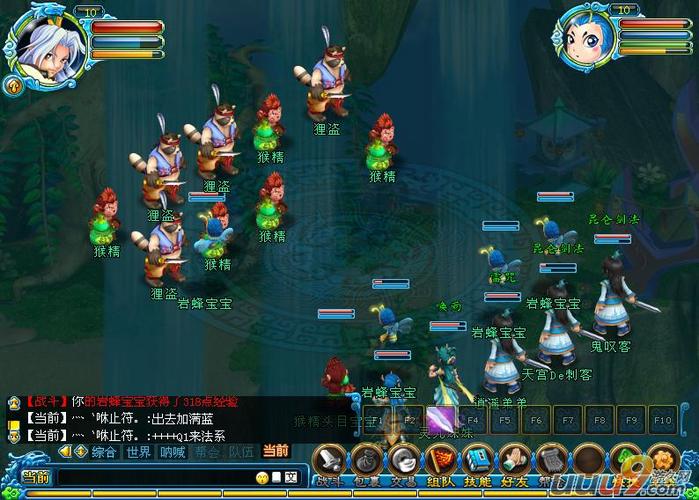The width and height of the screenshot is (699, 500).
Task: Click the up-down arrow chat resize button
Action: click(x=81, y=452)
